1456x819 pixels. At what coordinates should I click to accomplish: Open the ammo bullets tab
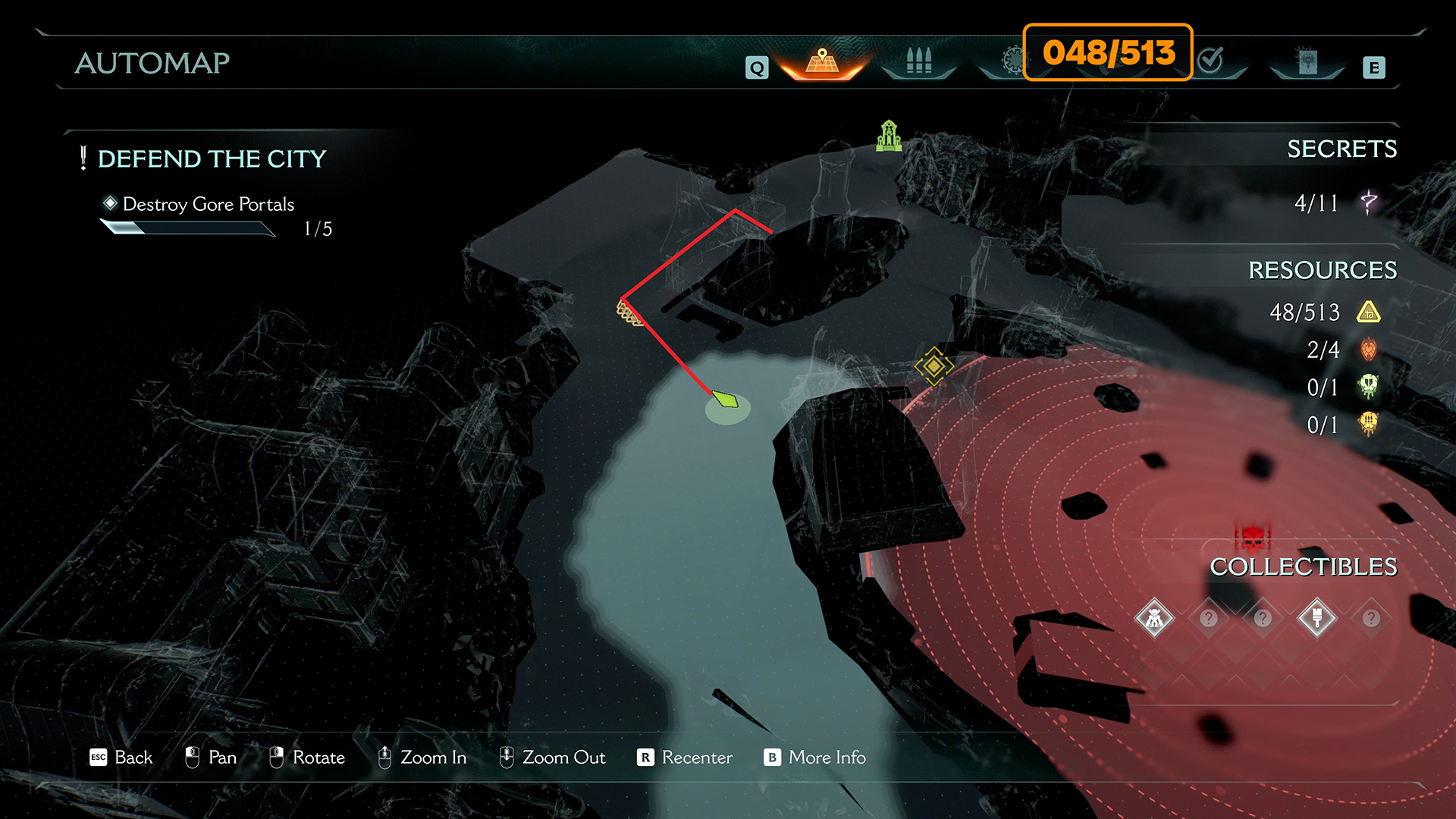918,62
